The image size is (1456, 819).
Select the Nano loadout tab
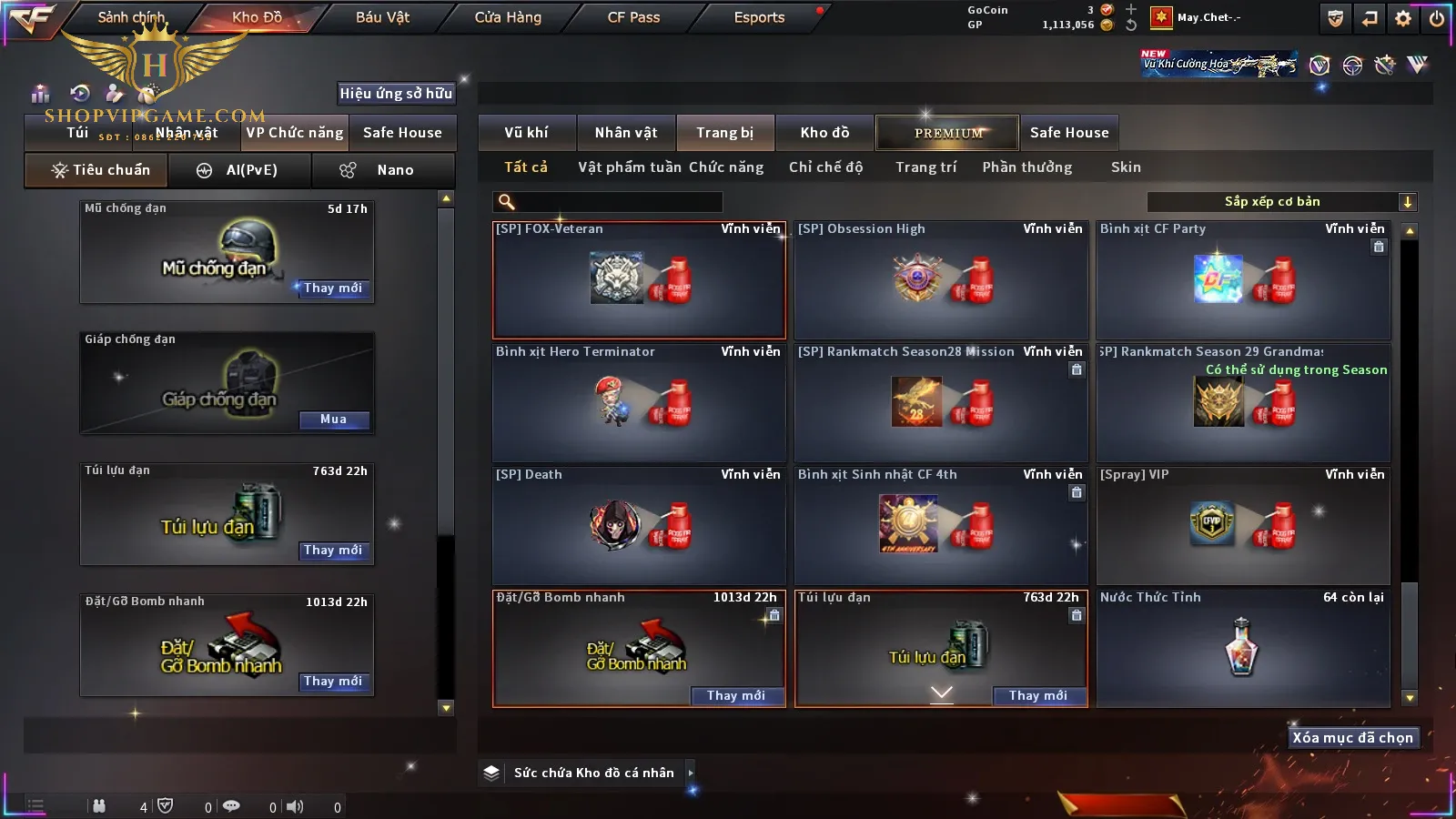383,170
